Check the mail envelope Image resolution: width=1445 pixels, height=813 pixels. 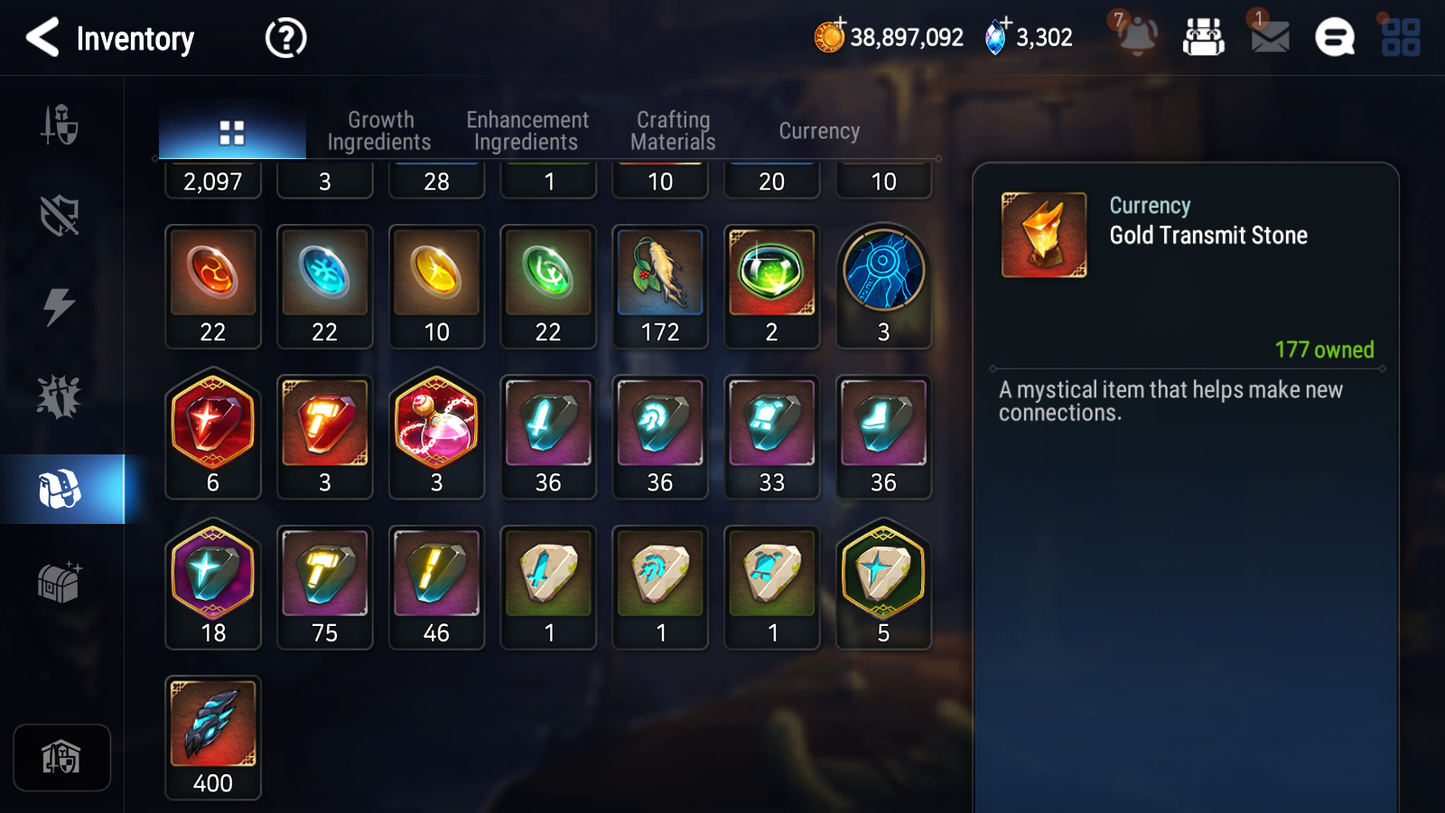tap(1269, 37)
